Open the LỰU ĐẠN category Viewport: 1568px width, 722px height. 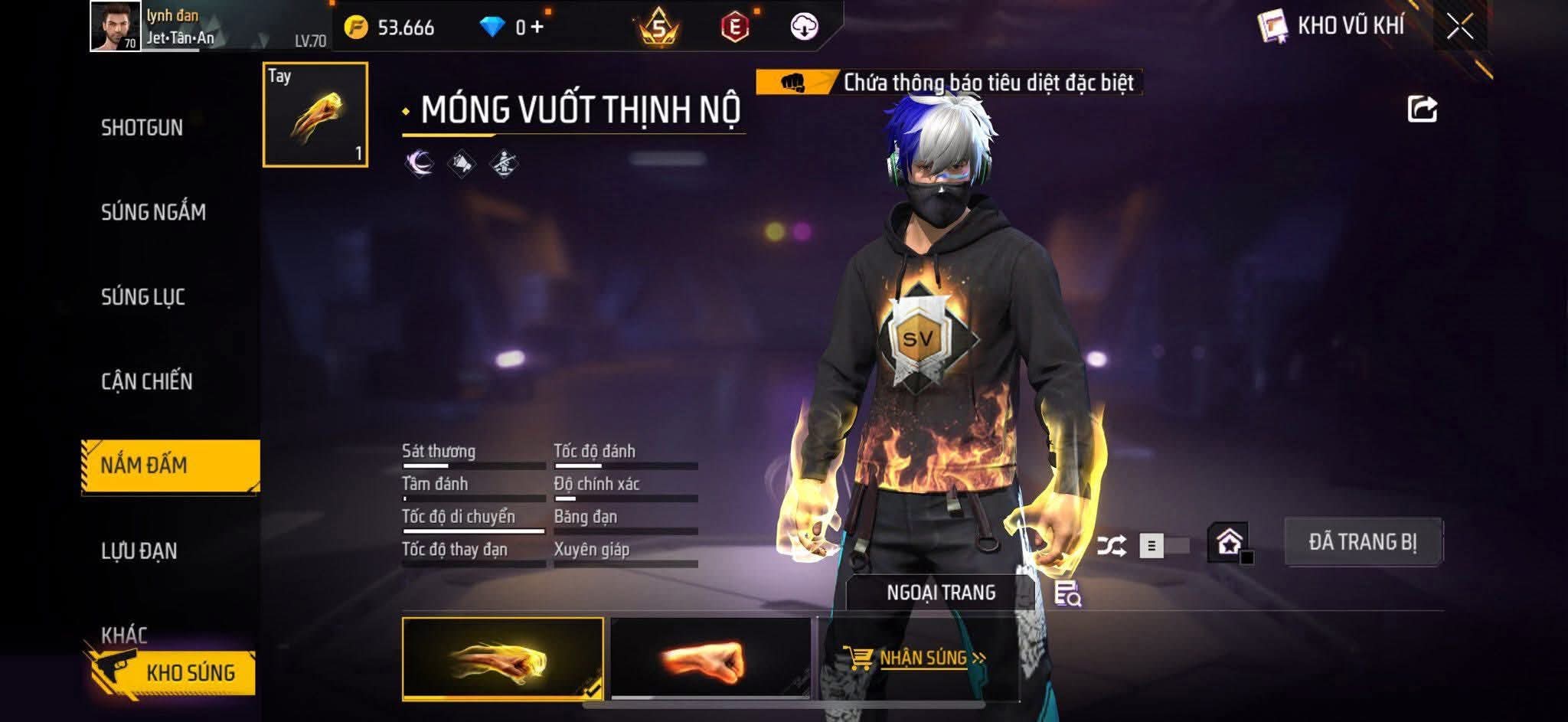tap(139, 550)
